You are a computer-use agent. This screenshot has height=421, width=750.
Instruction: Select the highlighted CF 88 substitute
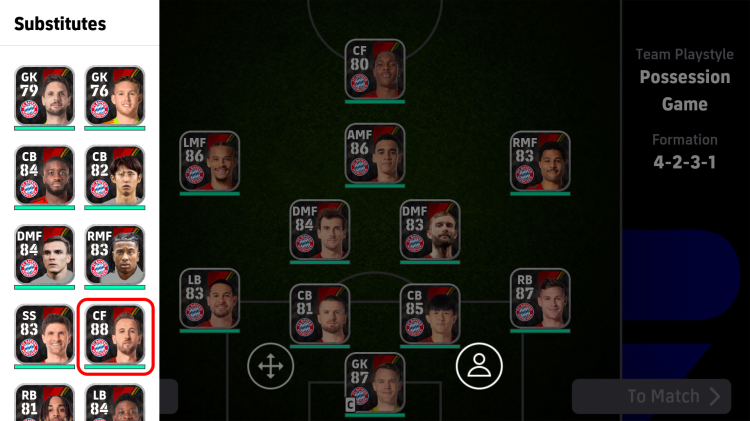tap(114, 335)
